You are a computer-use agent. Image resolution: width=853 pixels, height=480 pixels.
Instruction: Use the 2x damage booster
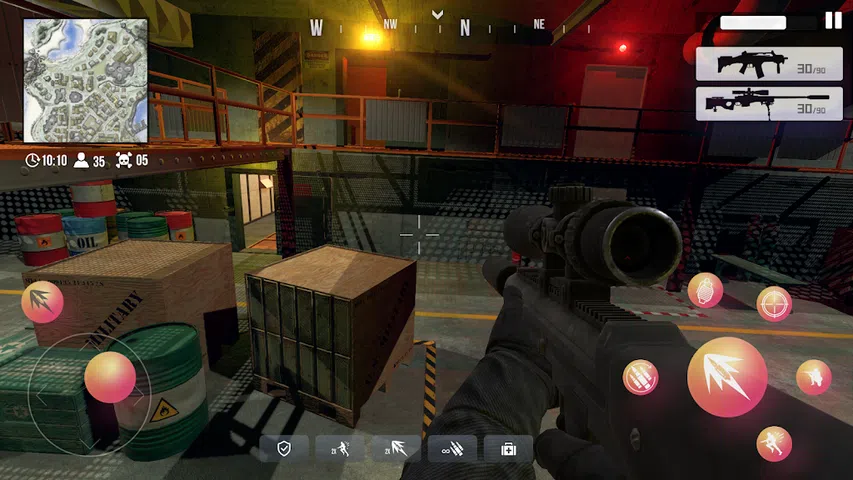coord(396,449)
